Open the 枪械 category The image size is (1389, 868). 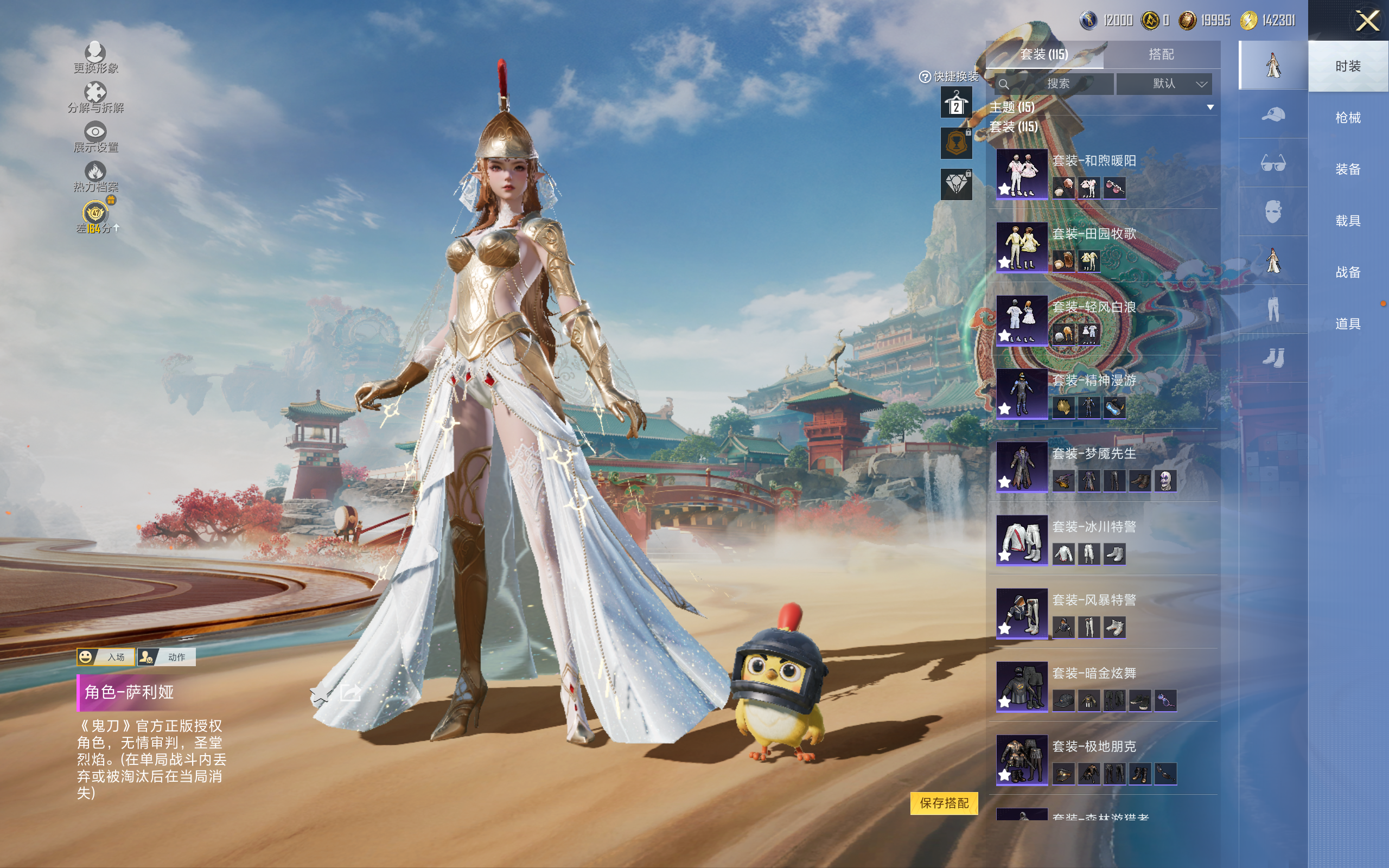1347,118
